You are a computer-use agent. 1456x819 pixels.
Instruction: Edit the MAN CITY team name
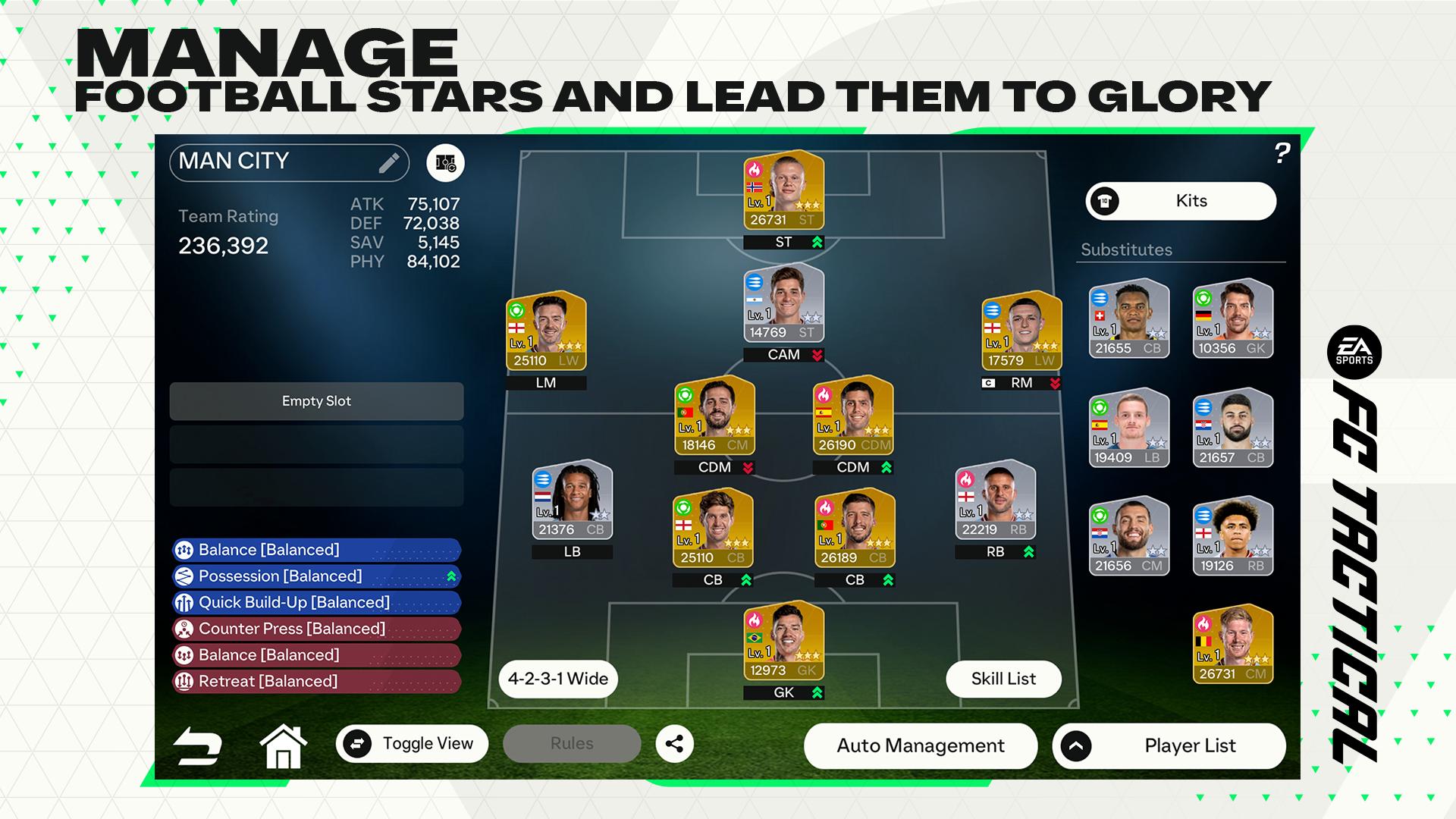click(388, 162)
